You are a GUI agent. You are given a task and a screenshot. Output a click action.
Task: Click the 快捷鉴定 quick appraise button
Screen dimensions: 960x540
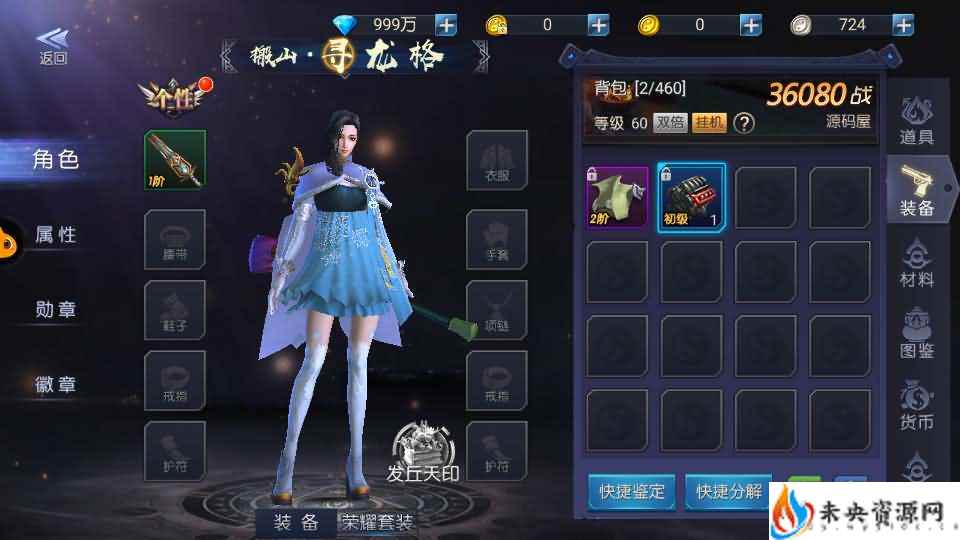point(632,491)
